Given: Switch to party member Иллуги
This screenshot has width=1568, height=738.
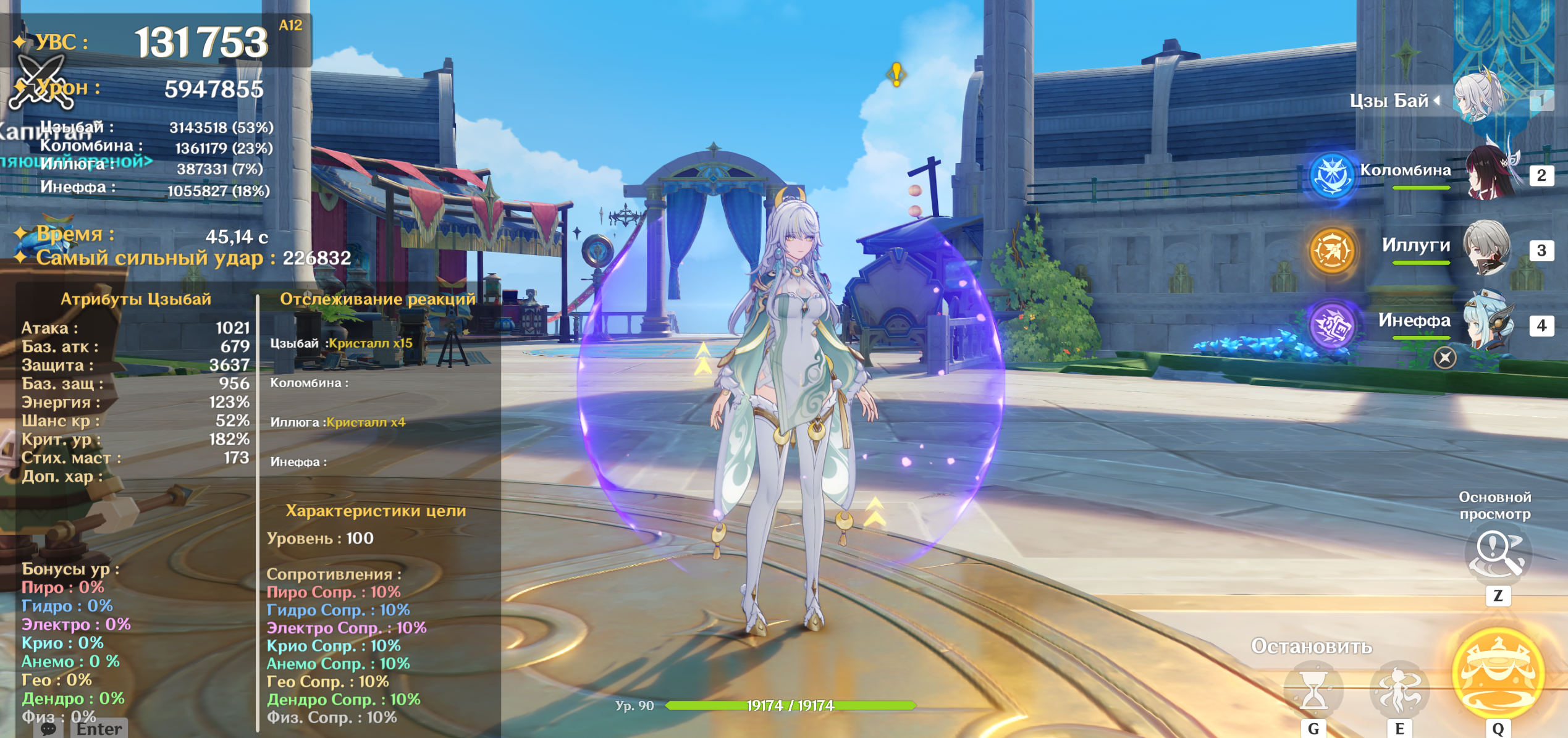Looking at the screenshot, I should [x=1486, y=248].
